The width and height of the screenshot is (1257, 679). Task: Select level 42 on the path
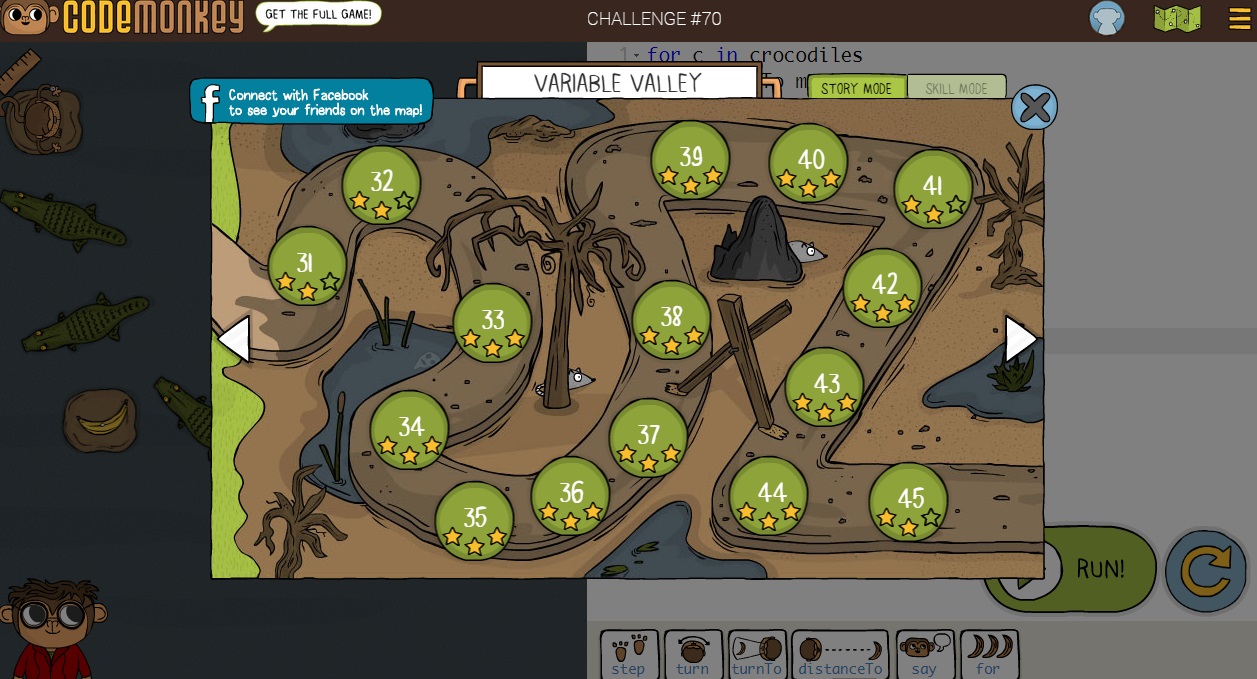883,288
